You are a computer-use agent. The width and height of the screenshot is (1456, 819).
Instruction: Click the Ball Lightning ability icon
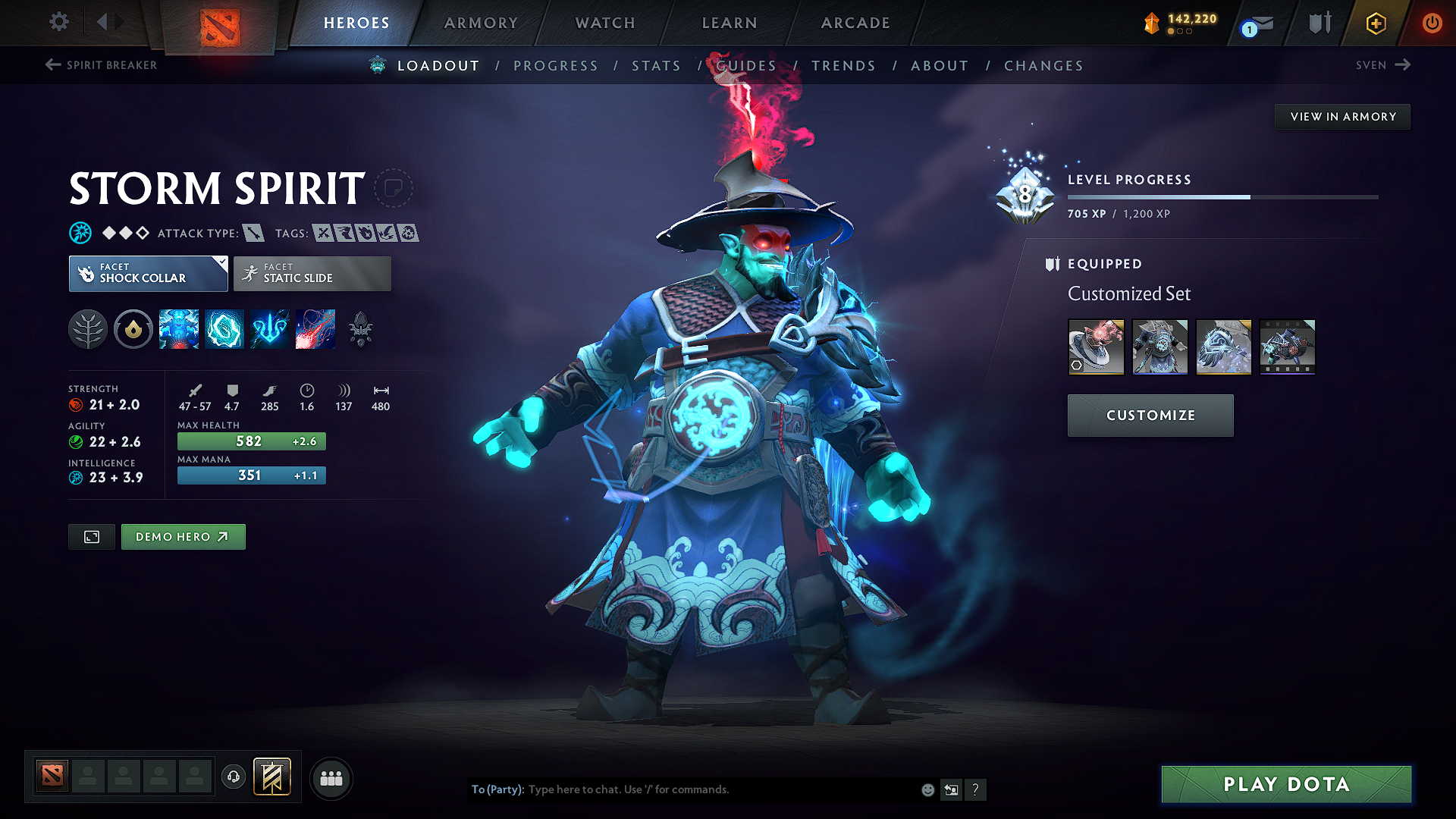(x=315, y=329)
